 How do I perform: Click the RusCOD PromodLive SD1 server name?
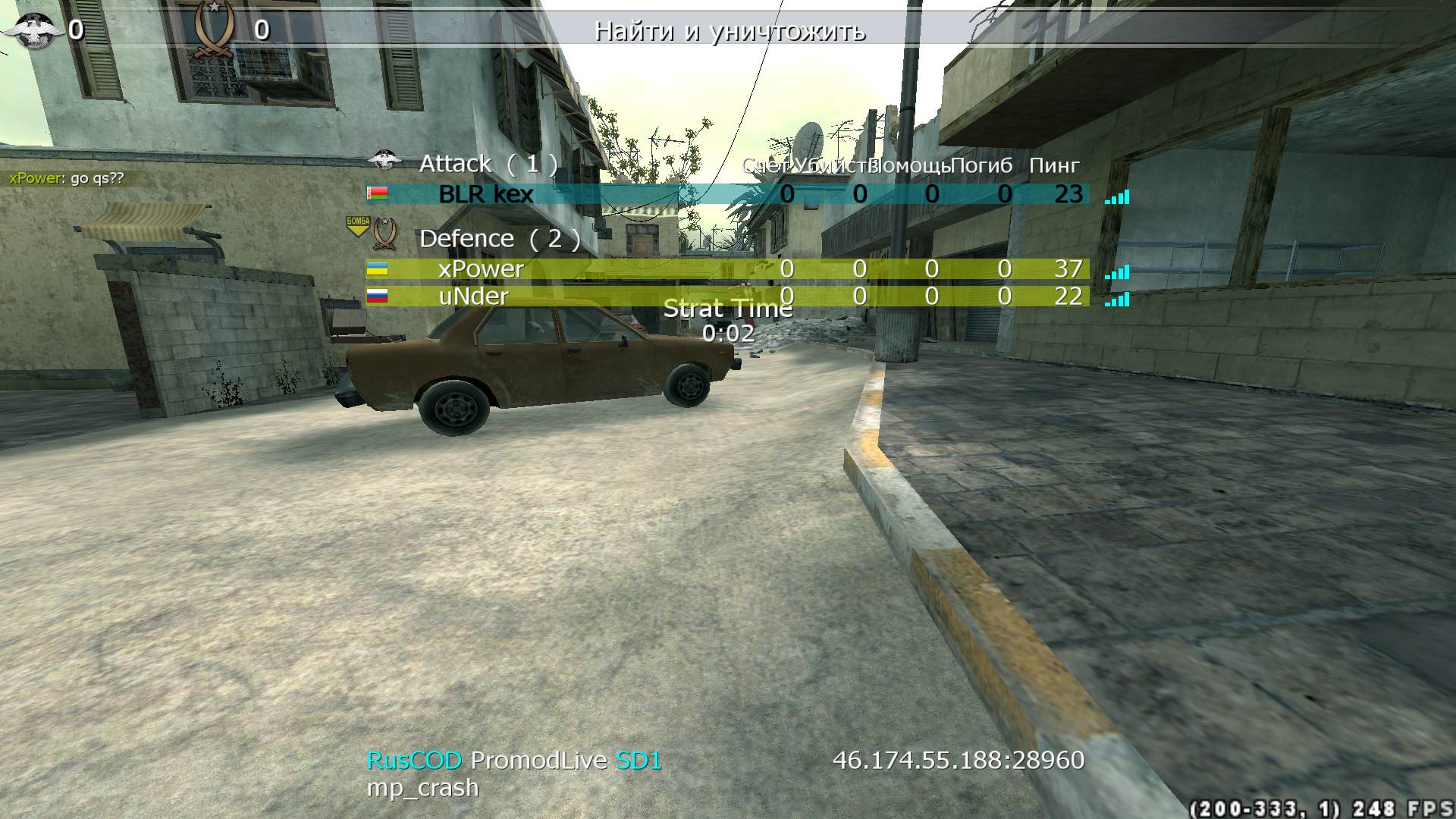(514, 761)
